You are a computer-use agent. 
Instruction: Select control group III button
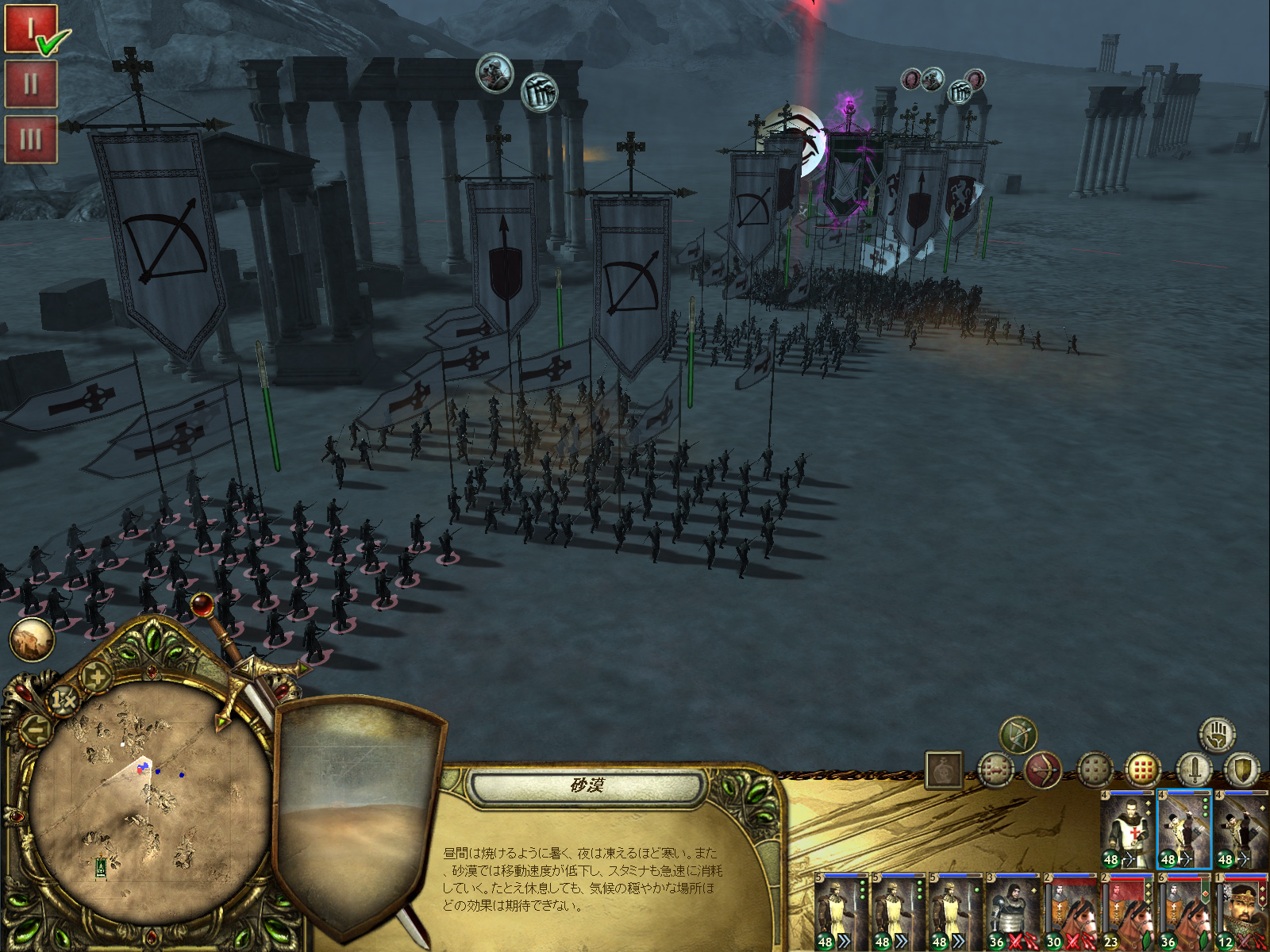click(31, 140)
